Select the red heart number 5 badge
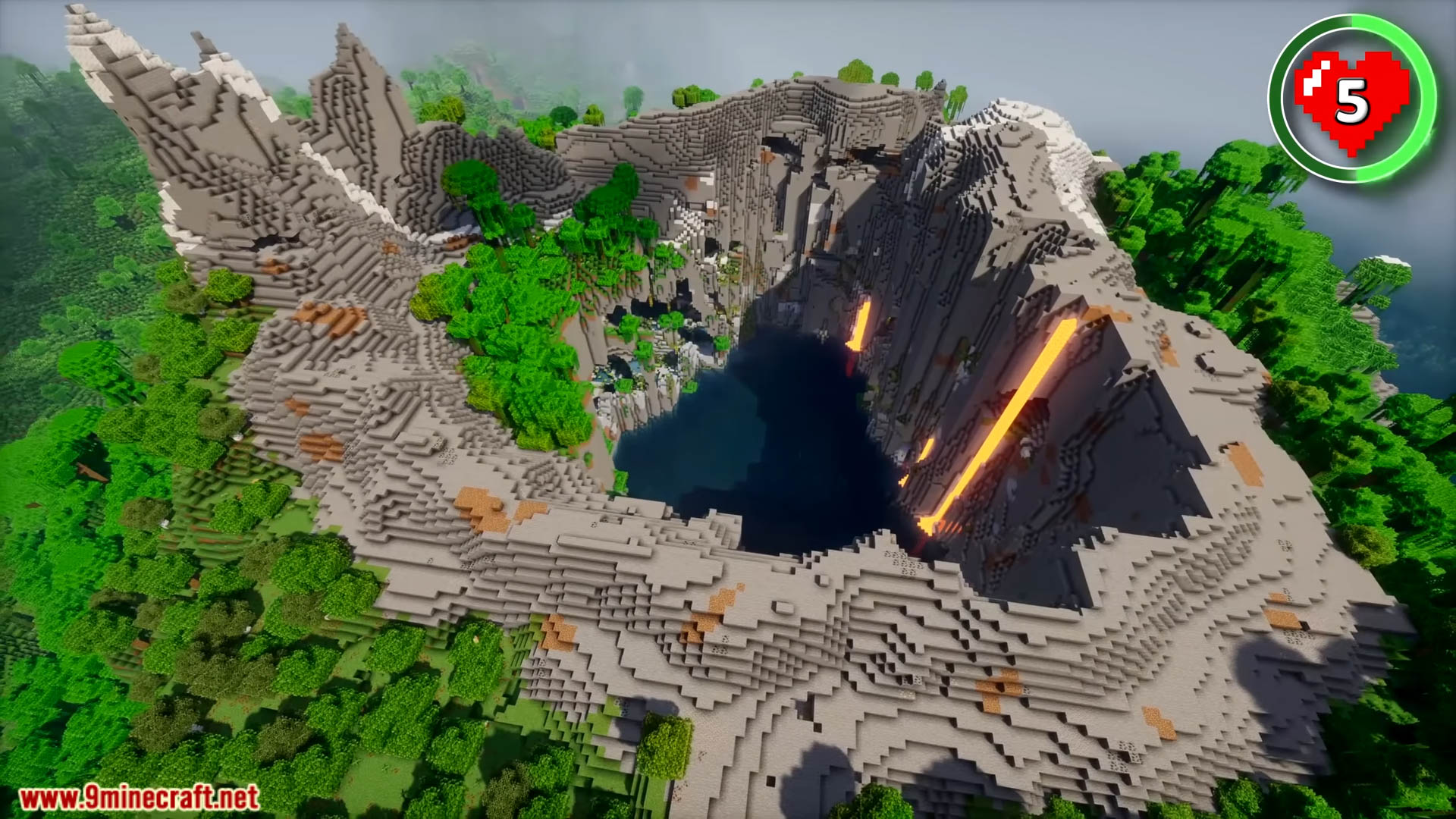1456x819 pixels. [x=1351, y=99]
